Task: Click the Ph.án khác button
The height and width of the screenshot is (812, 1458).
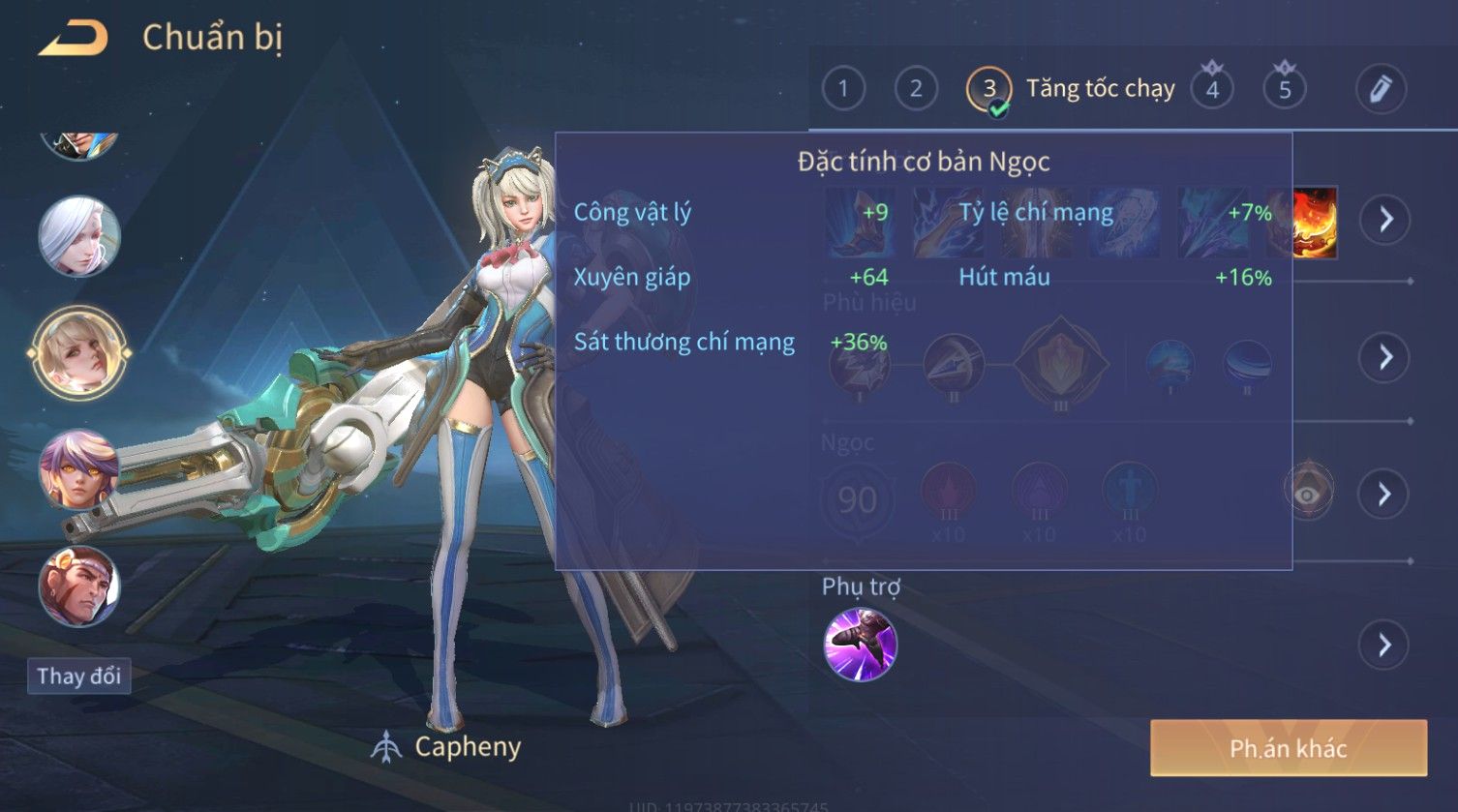Action: [1288, 748]
